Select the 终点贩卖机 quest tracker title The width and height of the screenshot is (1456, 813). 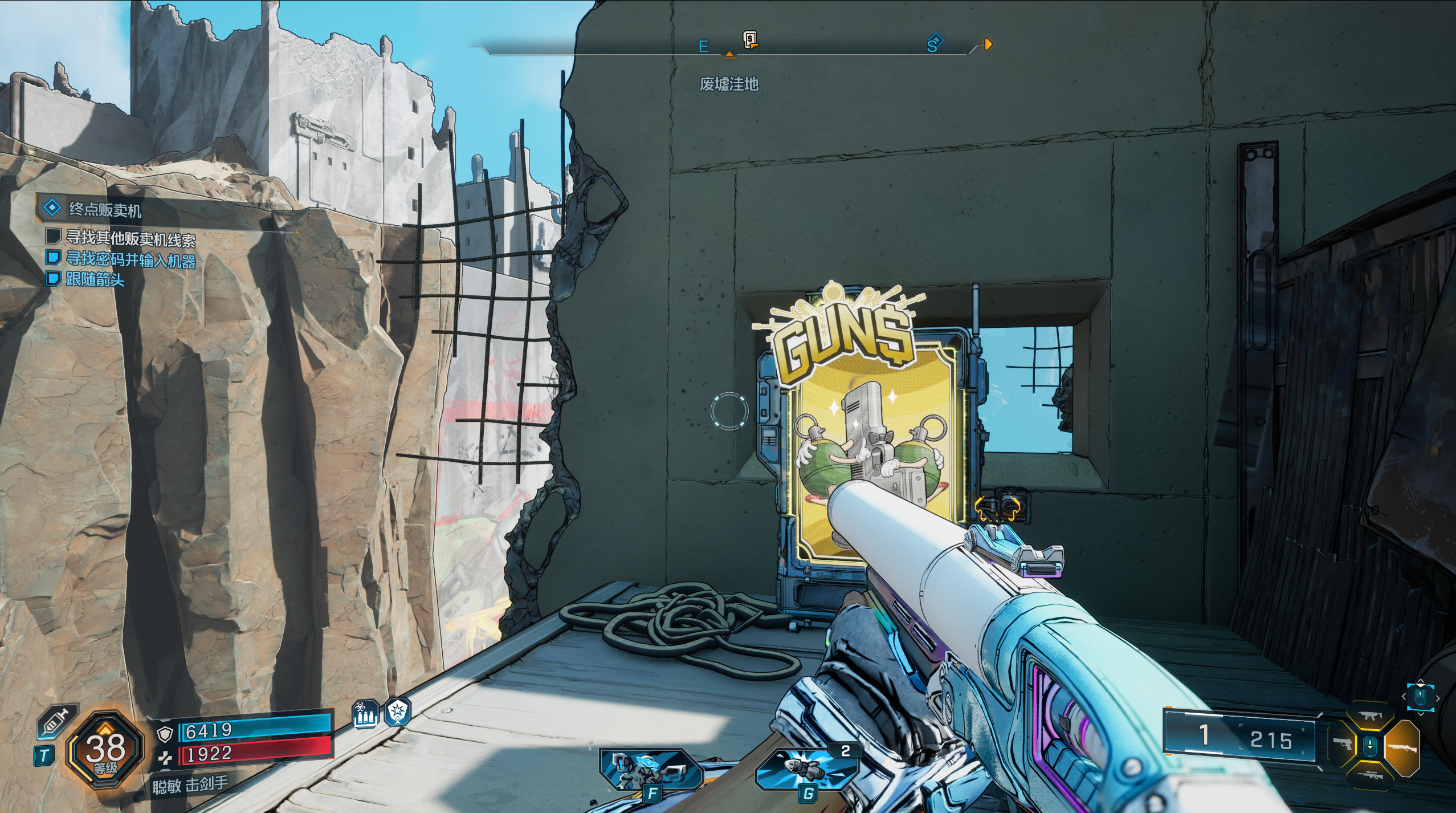coord(105,210)
